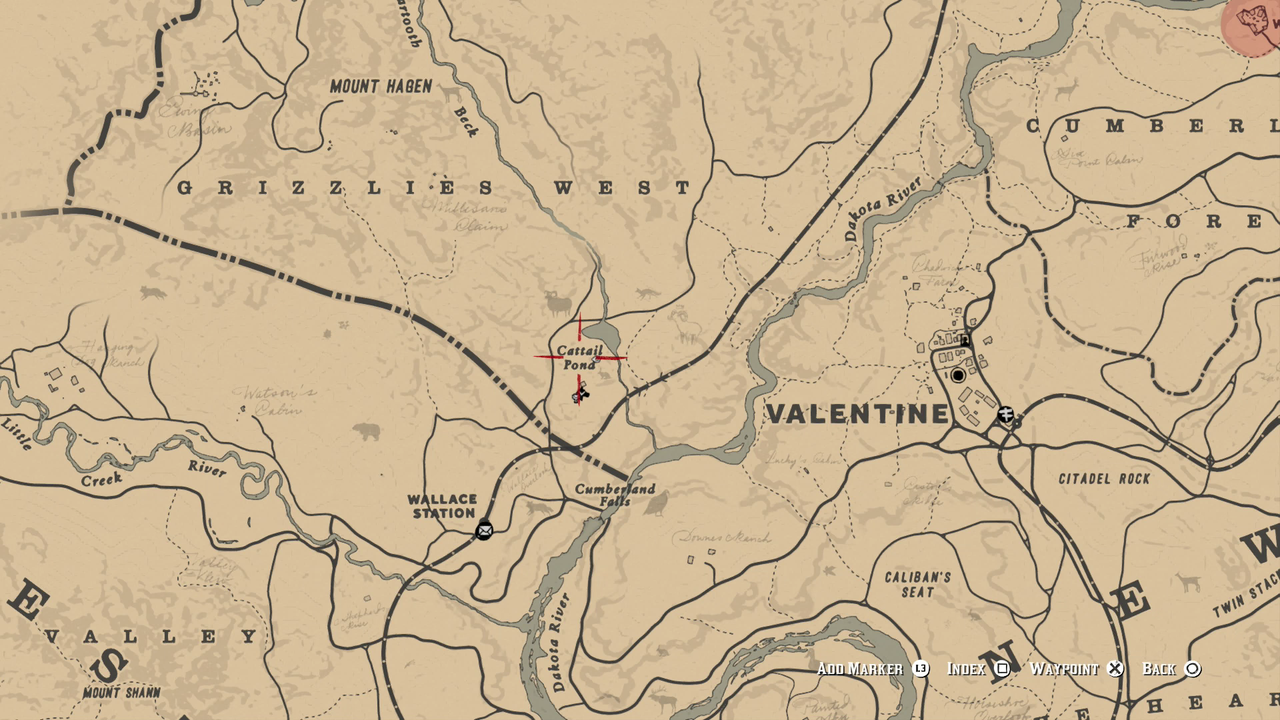Select the train station icon in Valentine
Screen dimensions: 1280x720
click(x=1005, y=413)
